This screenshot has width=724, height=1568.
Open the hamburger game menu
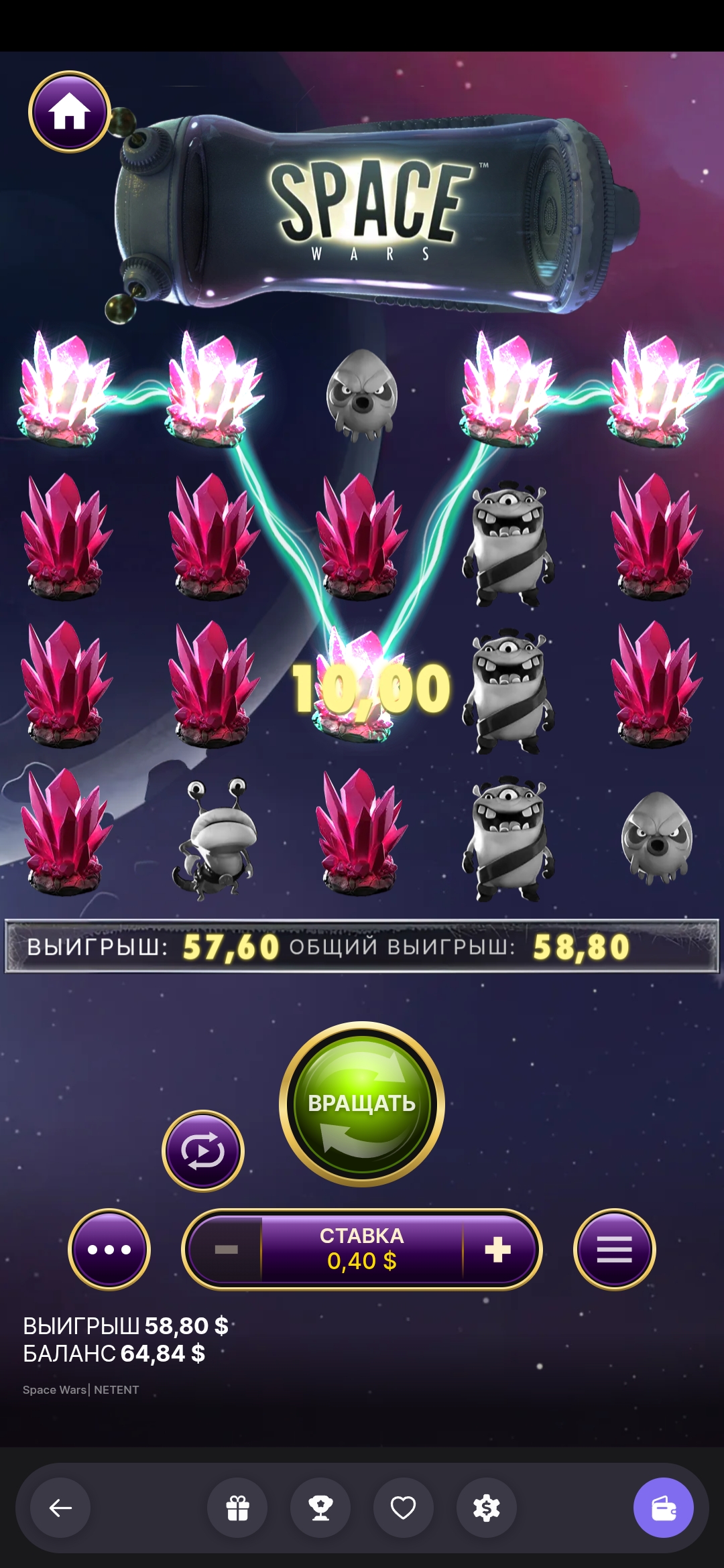pyautogui.click(x=614, y=1249)
